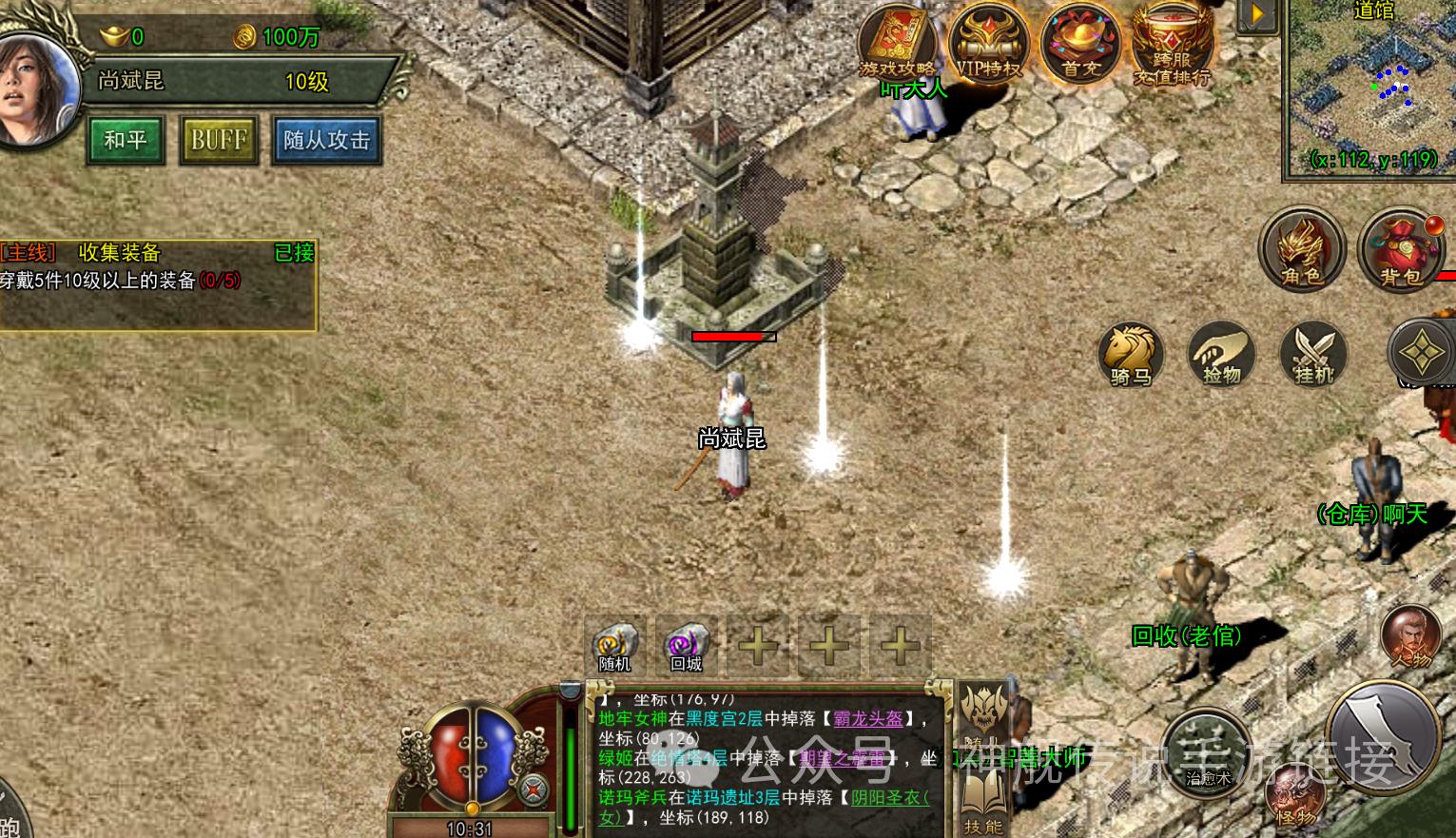The width and height of the screenshot is (1456, 838).
Task: Select the 收集装备 main quest tracker
Action: point(157,267)
